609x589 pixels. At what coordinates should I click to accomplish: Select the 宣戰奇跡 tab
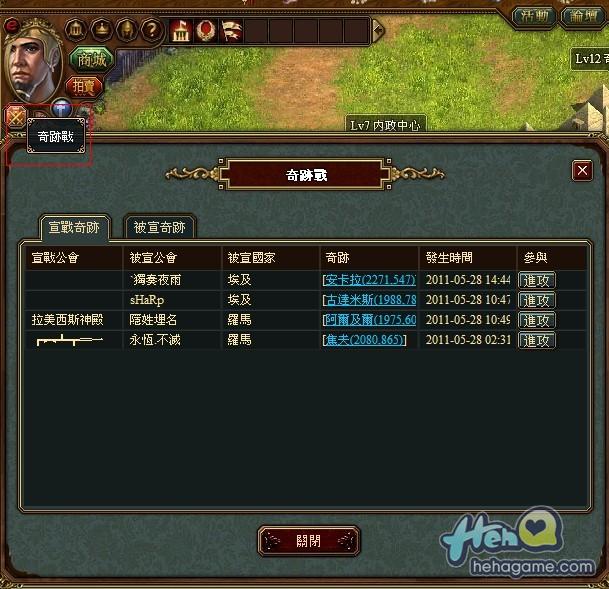(74, 227)
